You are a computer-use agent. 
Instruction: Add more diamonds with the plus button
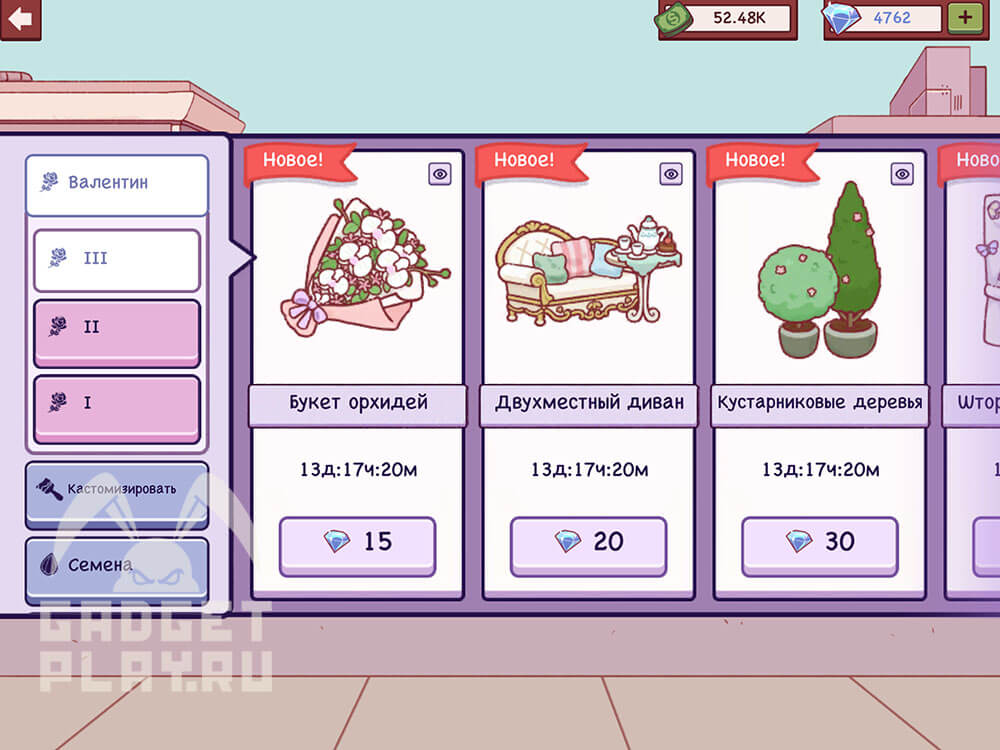[x=965, y=18]
